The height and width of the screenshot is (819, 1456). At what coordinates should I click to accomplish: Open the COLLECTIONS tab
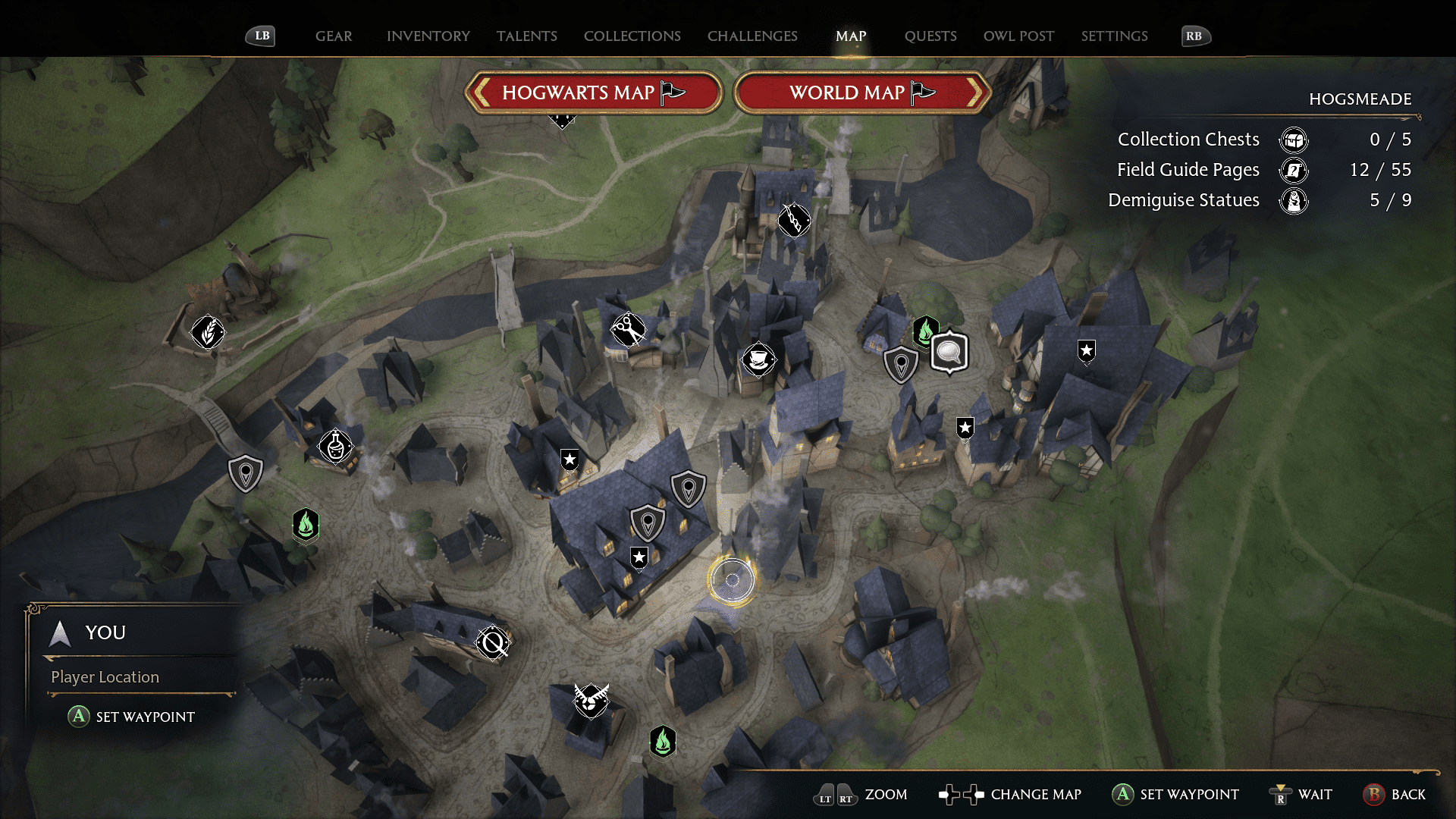[632, 36]
